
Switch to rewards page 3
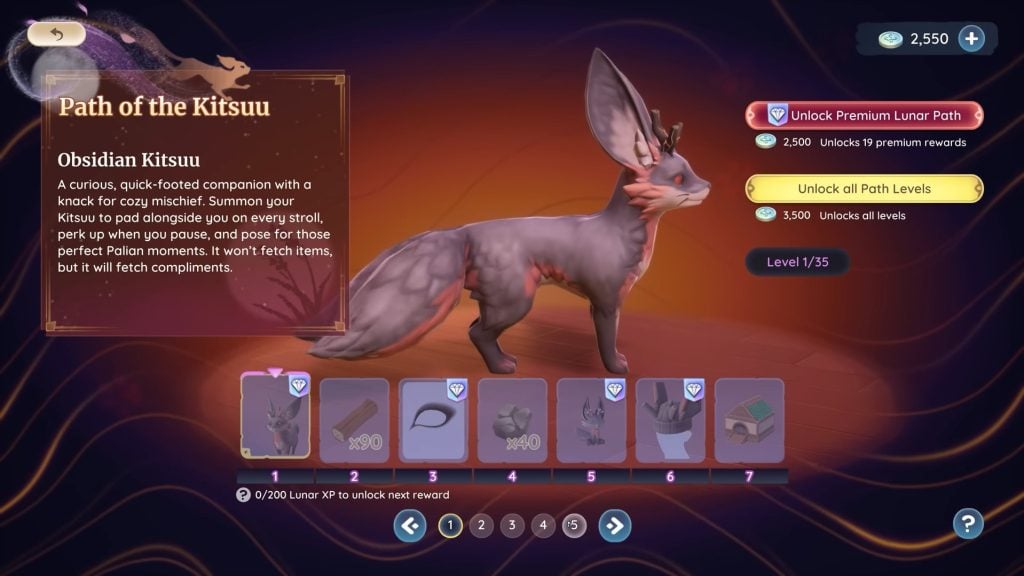point(512,524)
